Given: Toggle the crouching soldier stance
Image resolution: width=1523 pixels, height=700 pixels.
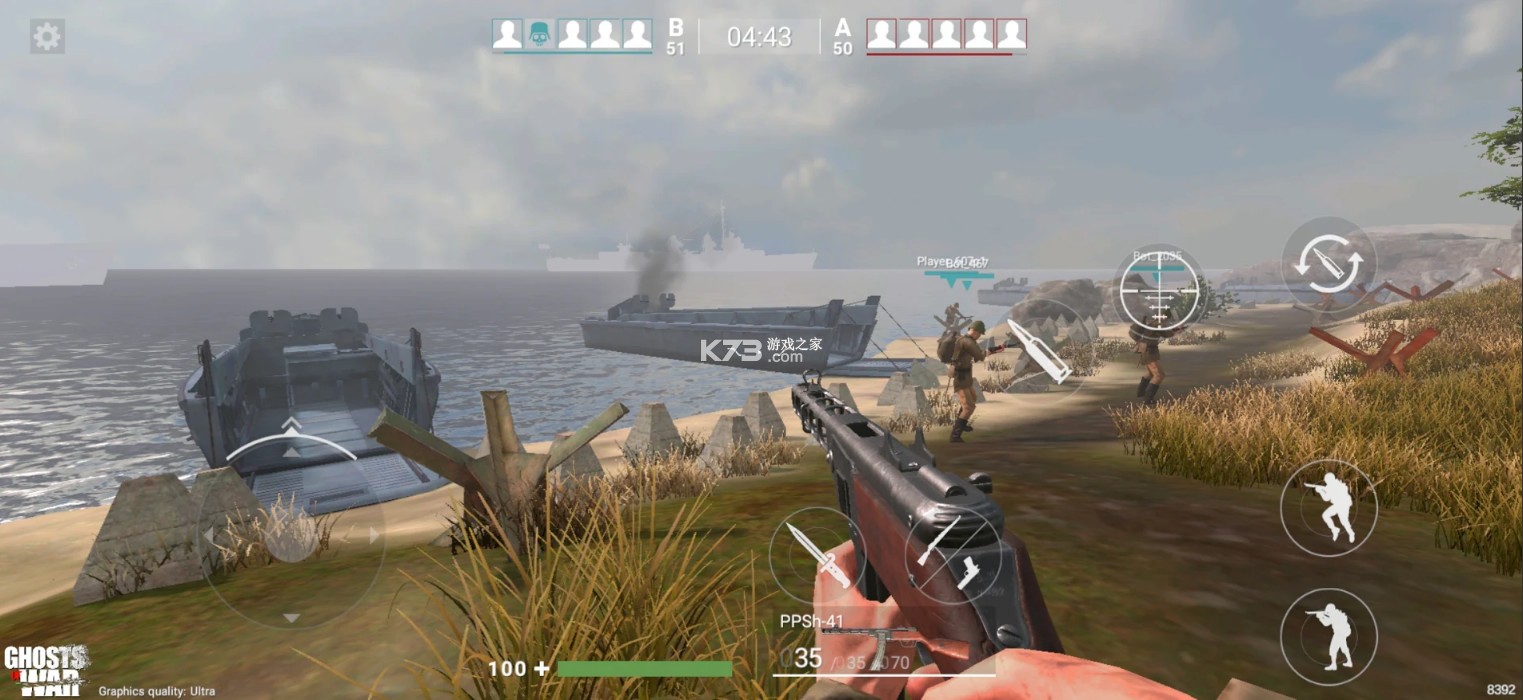Looking at the screenshot, I should coord(1329,508).
